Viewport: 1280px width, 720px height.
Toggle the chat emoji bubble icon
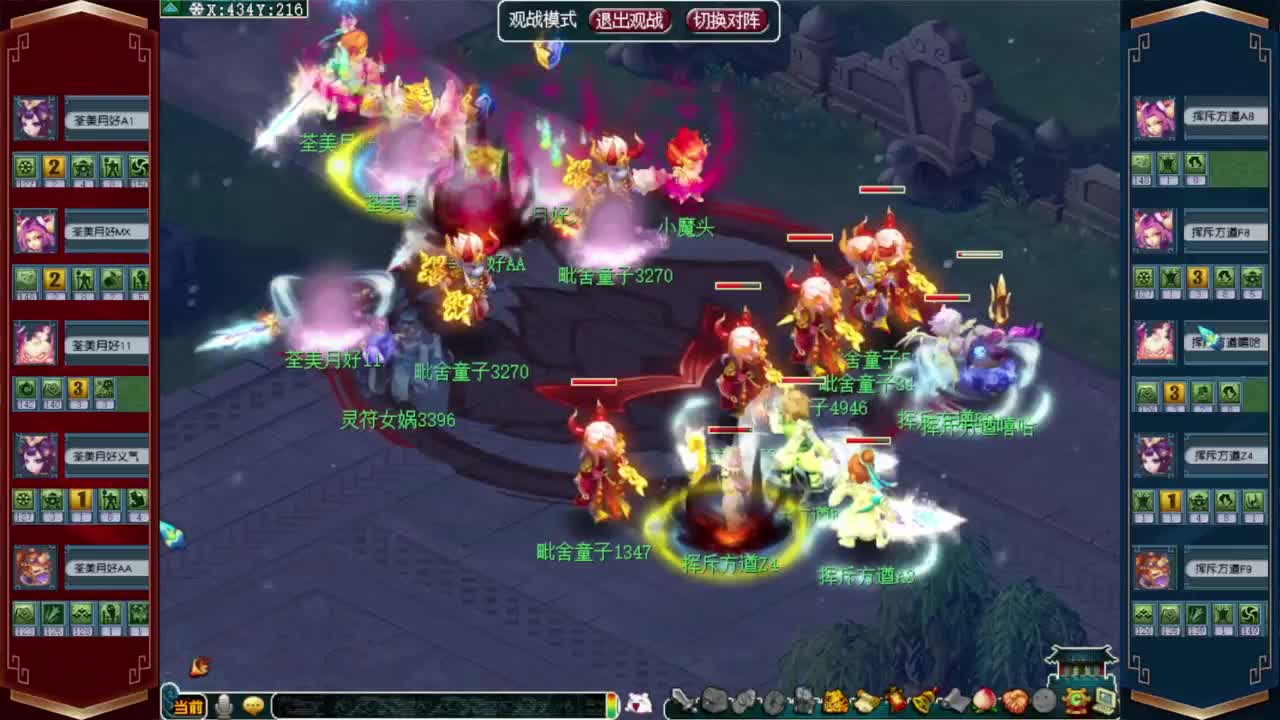[252, 704]
